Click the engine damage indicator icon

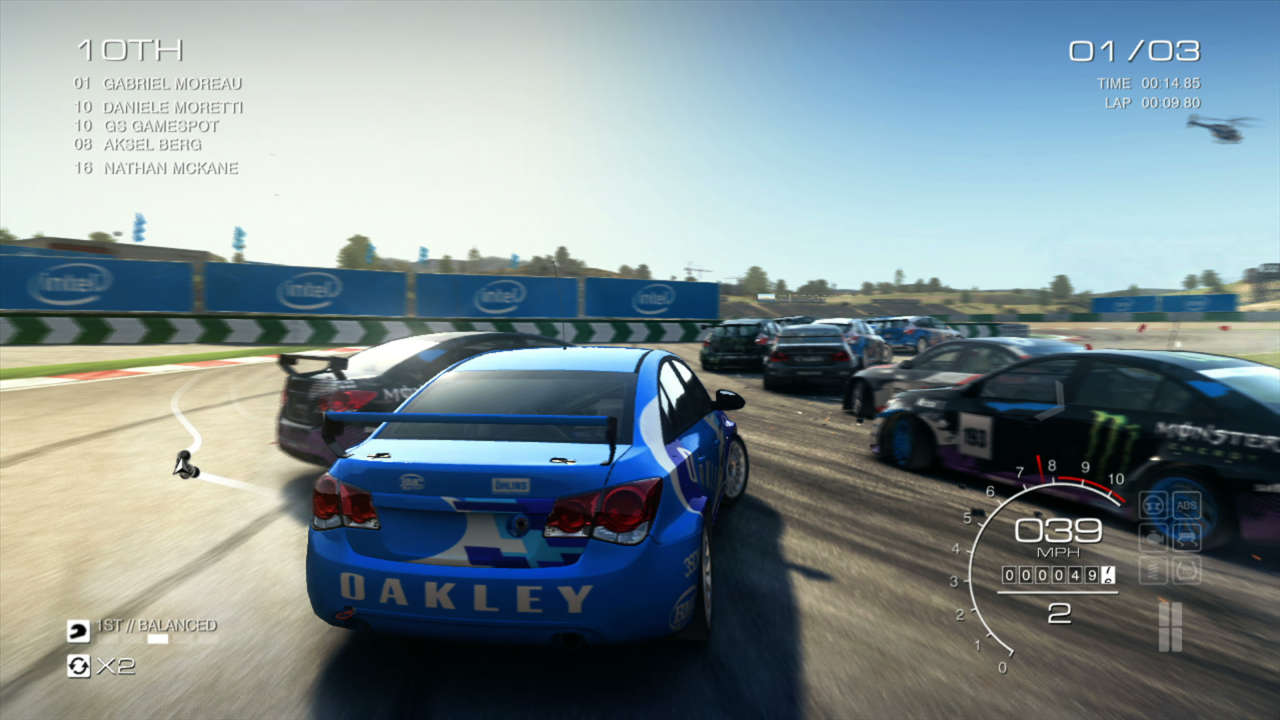point(1153,537)
